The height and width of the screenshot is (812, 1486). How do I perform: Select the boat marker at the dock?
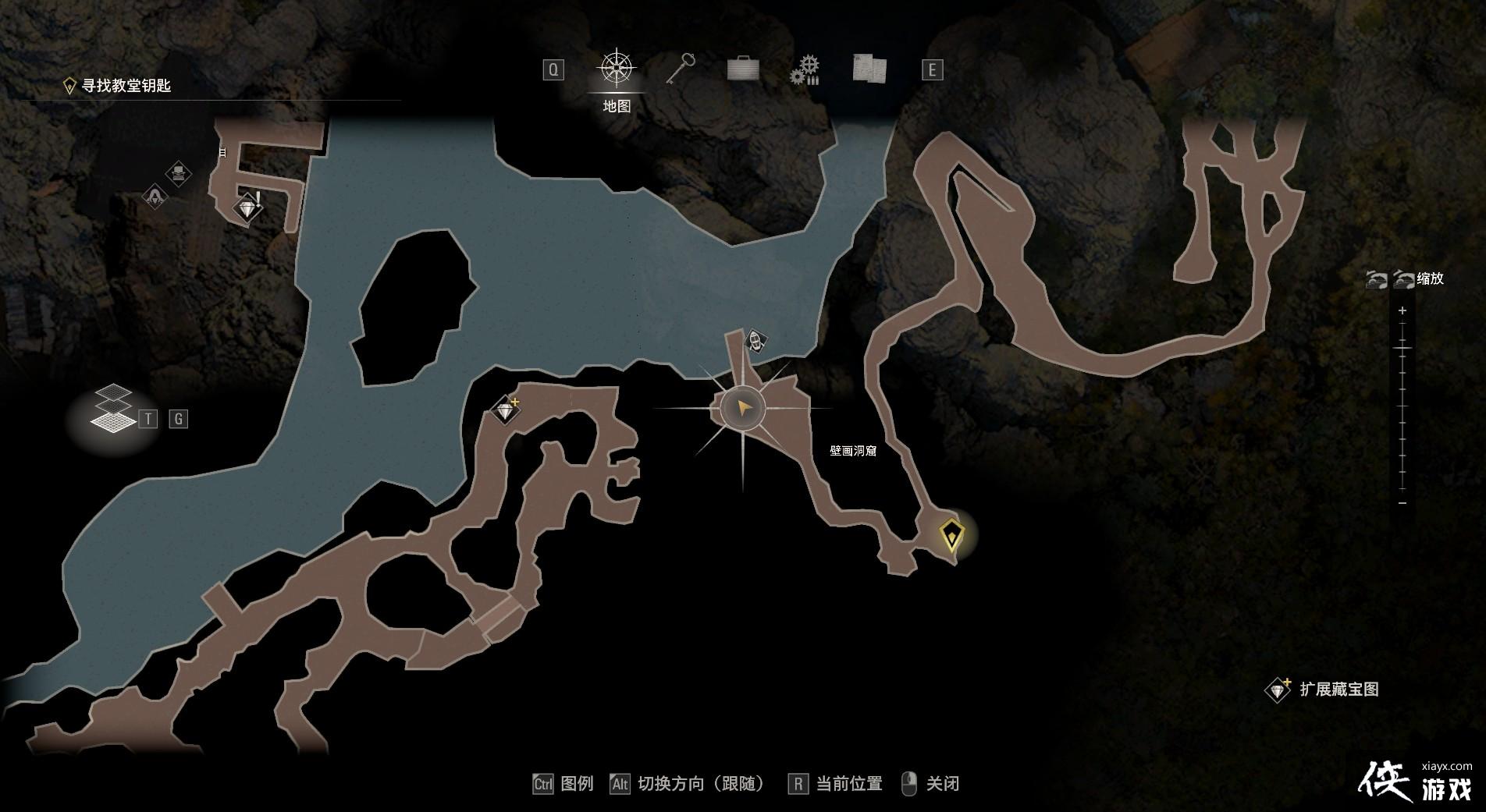[755, 340]
